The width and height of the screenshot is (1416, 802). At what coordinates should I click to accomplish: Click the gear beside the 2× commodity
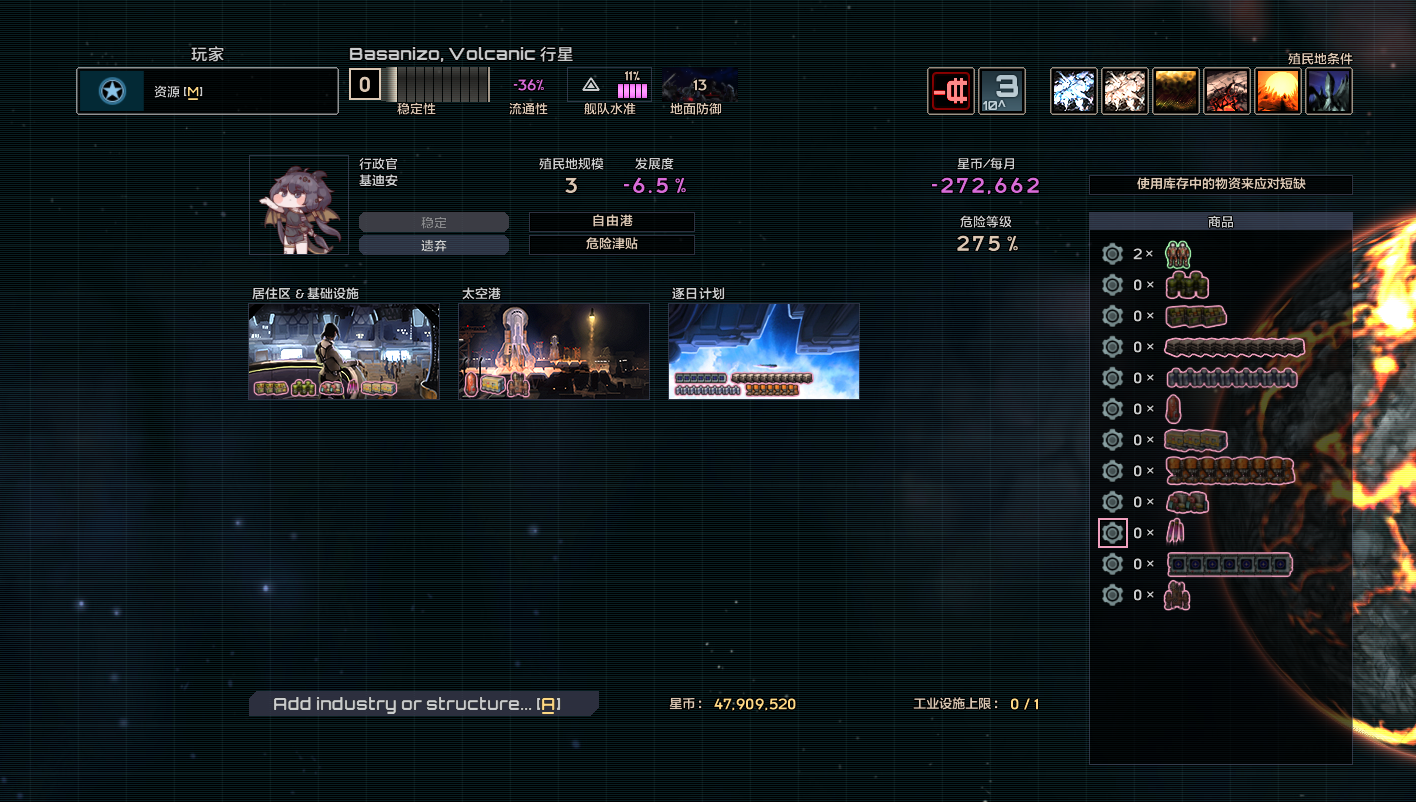pos(1112,254)
